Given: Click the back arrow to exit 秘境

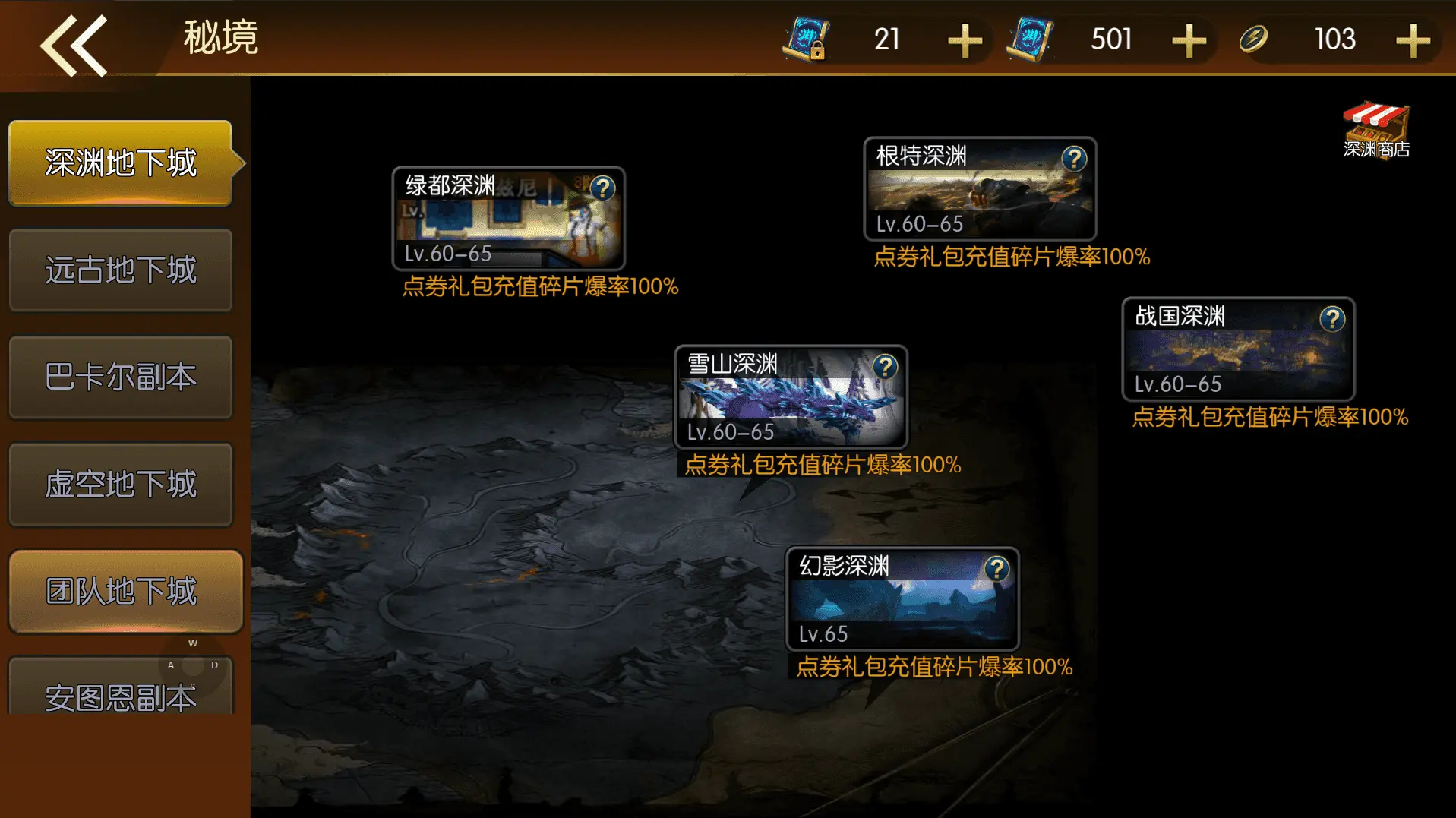Looking at the screenshot, I should click(74, 43).
